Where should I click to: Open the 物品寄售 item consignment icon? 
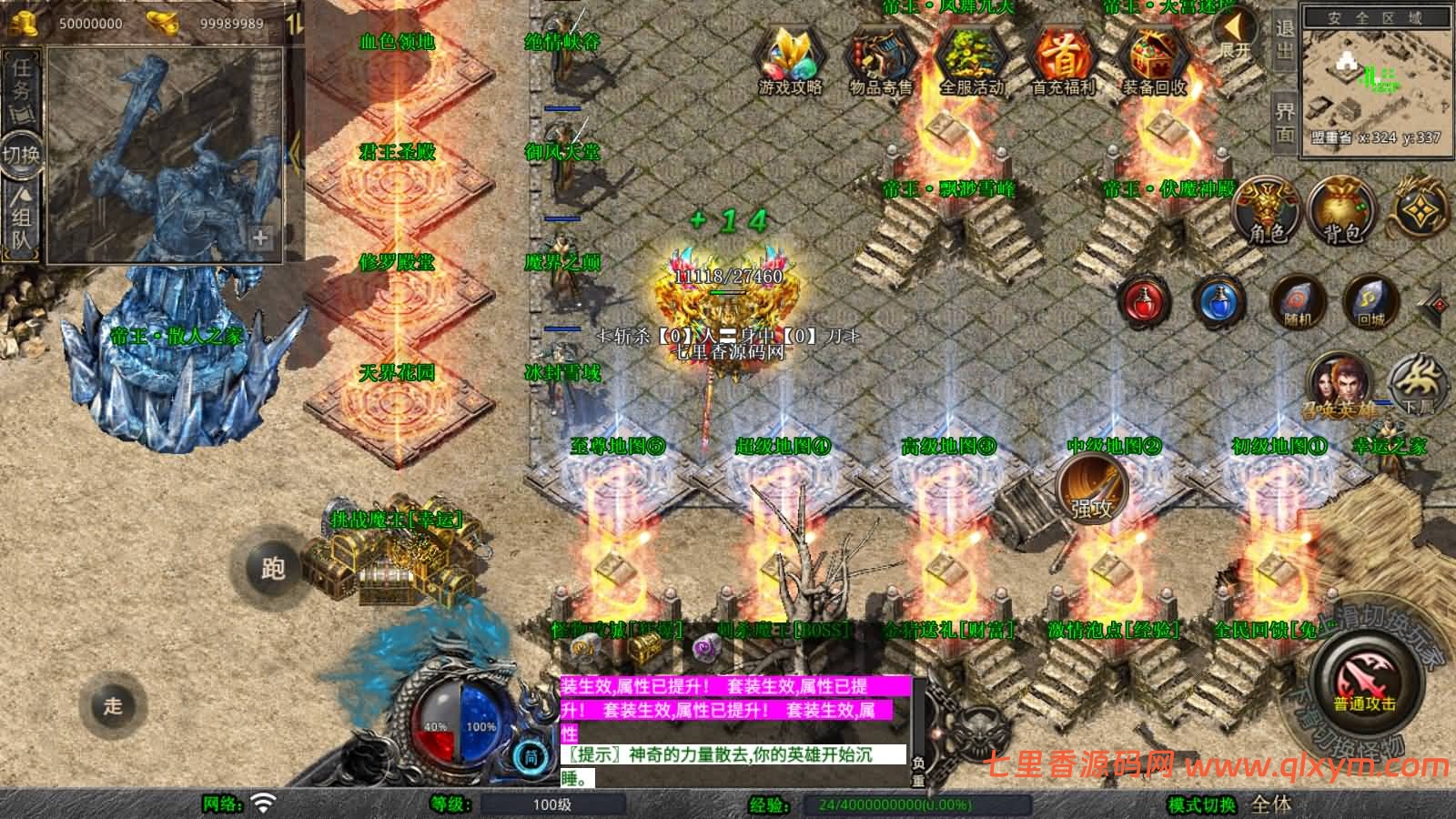880,58
